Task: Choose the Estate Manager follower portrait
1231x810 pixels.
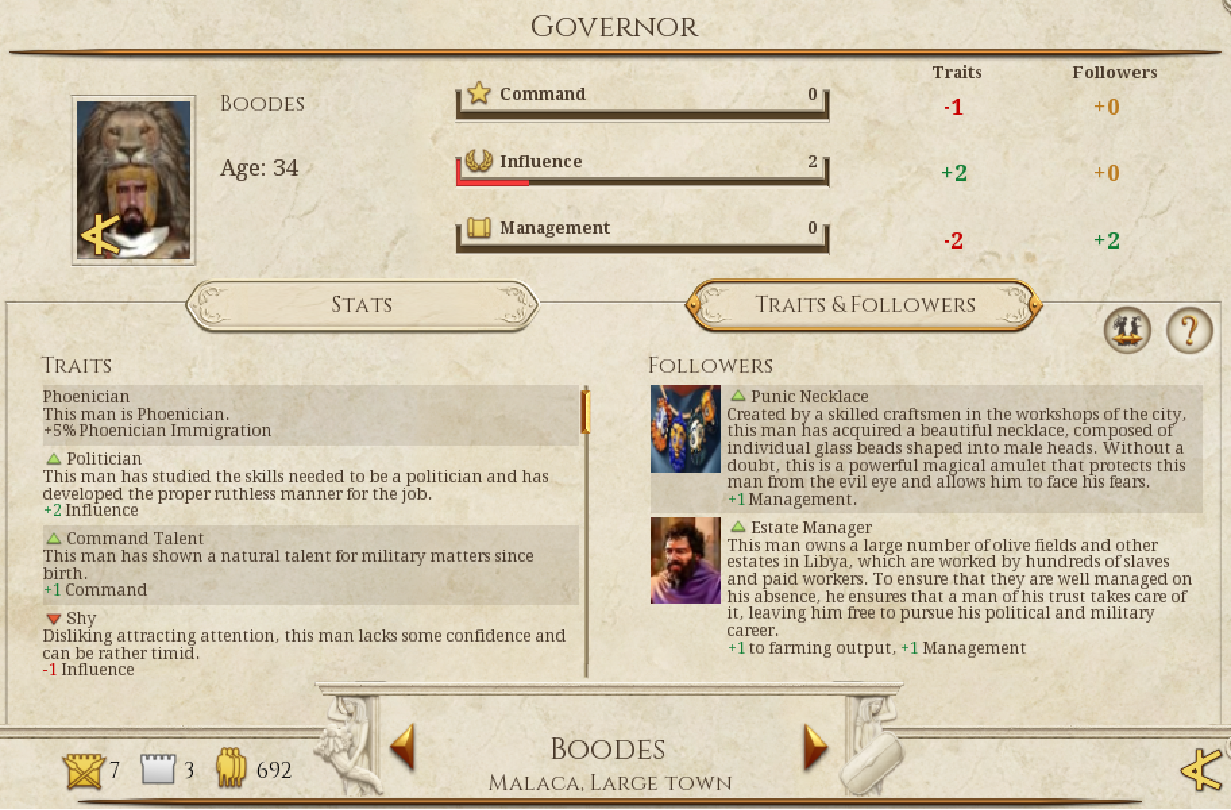Action: click(x=686, y=560)
